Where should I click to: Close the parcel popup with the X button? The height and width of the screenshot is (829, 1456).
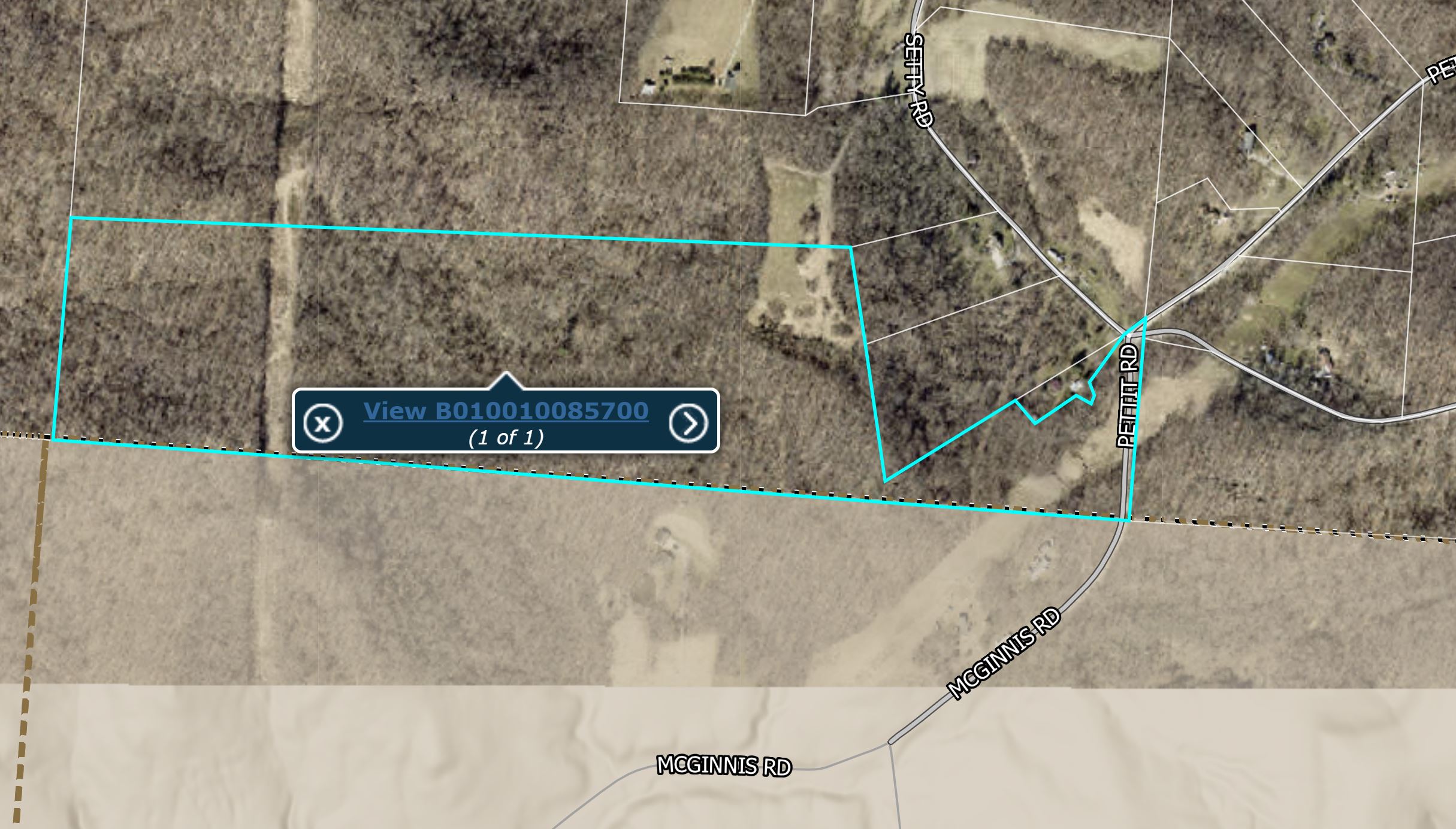323,423
